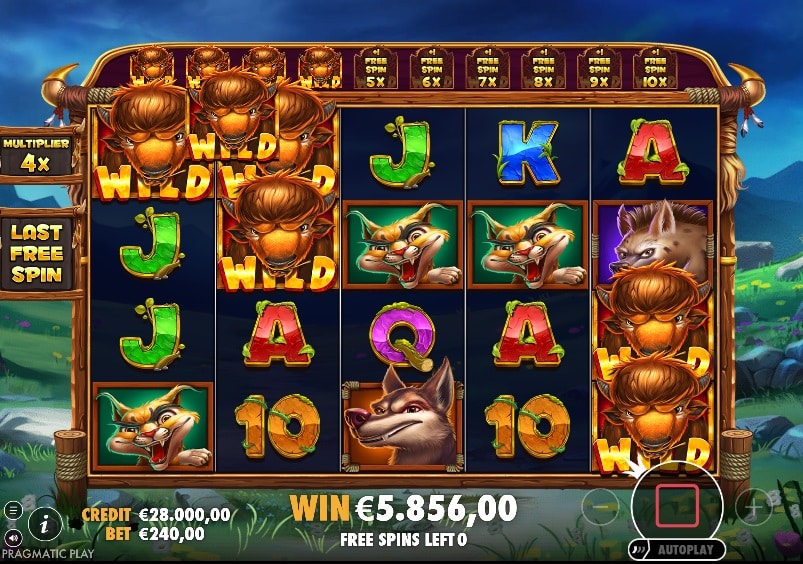Open the hamburger menu icon
The width and height of the screenshot is (803, 564).
click(13, 510)
